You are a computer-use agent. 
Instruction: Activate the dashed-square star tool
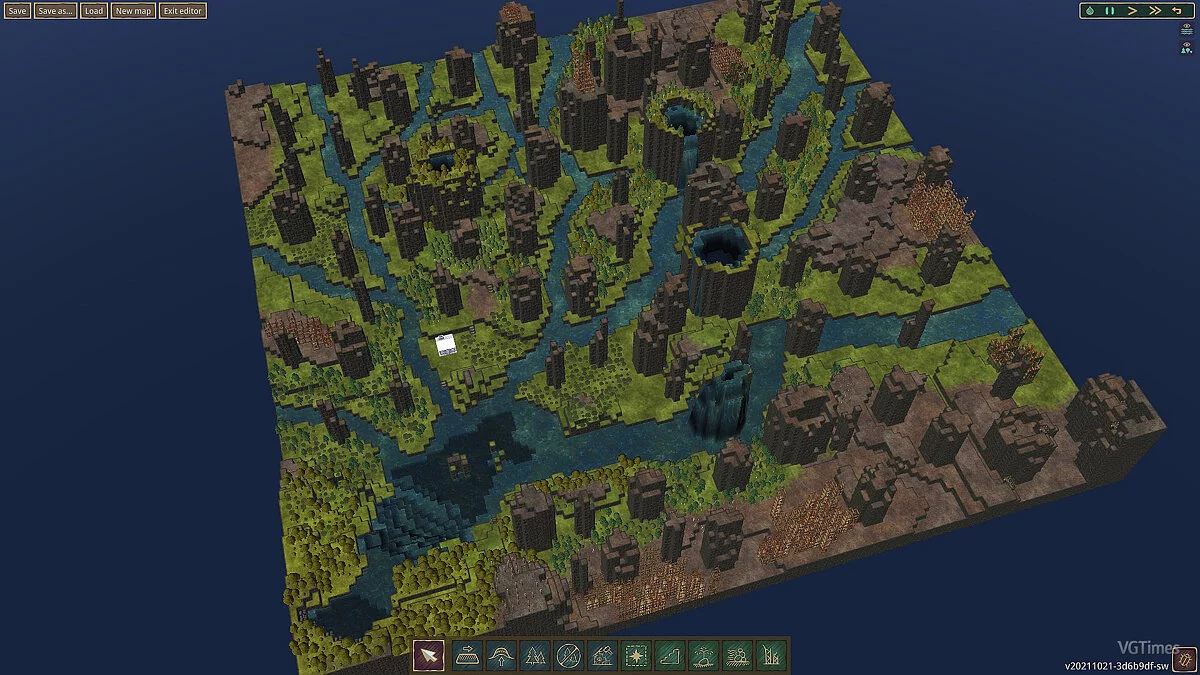636,656
